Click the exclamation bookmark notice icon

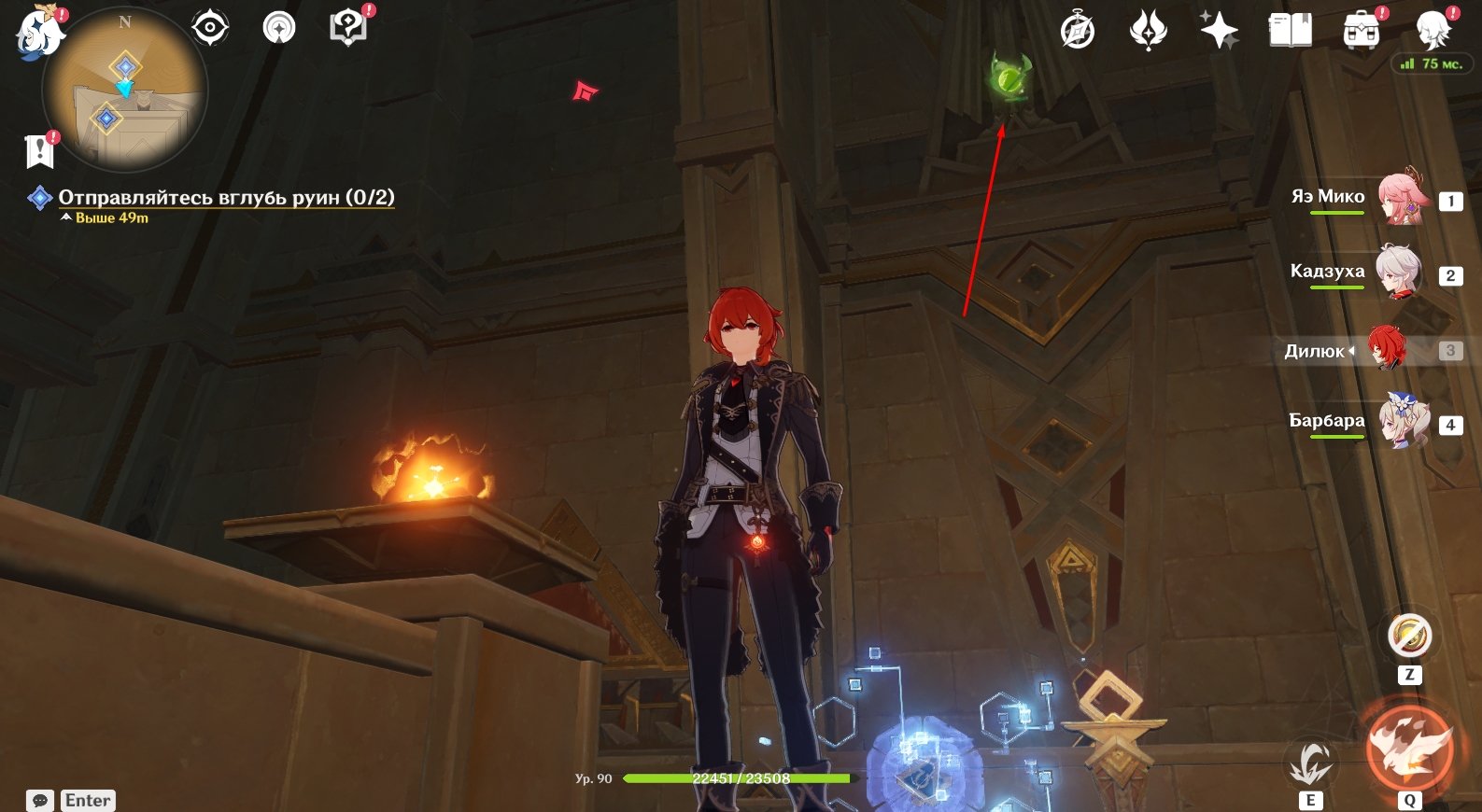pyautogui.click(x=40, y=150)
